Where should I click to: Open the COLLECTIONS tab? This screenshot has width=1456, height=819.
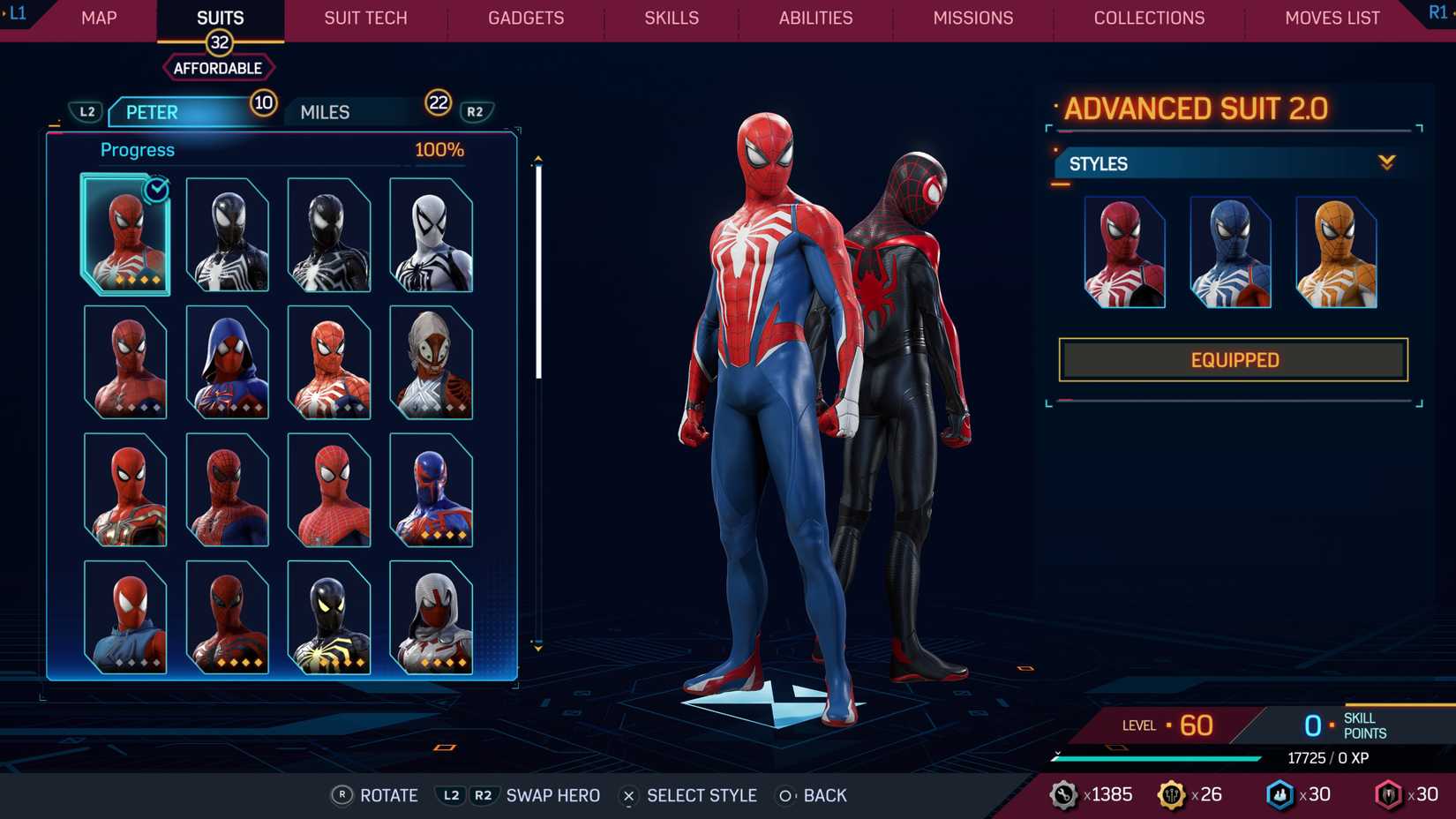point(1148,18)
